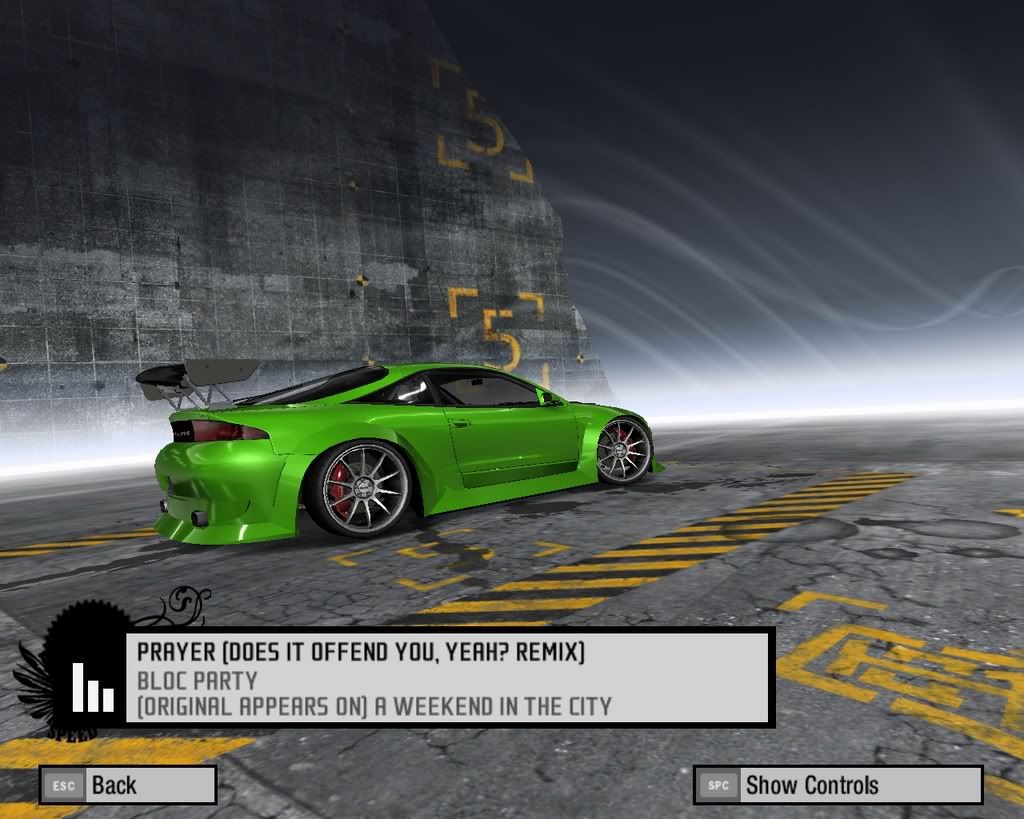Go back using the Back button

tap(128, 785)
